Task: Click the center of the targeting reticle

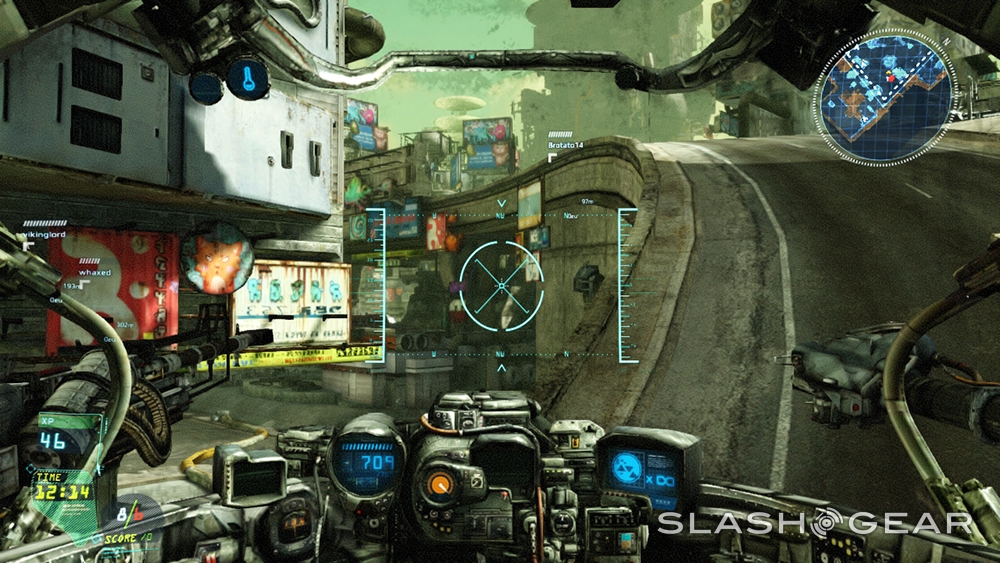Action: pos(501,286)
